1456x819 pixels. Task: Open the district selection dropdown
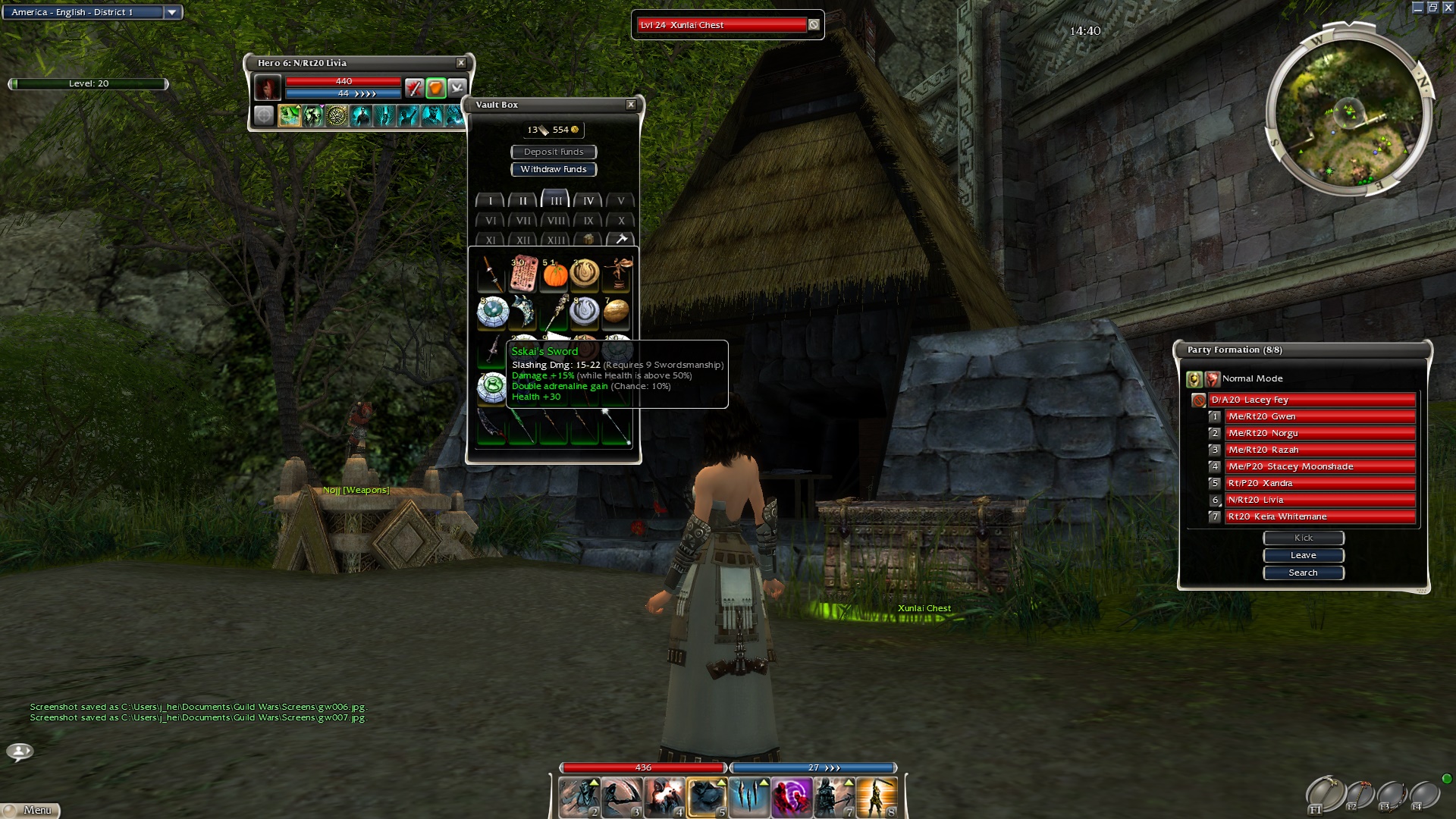[x=172, y=12]
